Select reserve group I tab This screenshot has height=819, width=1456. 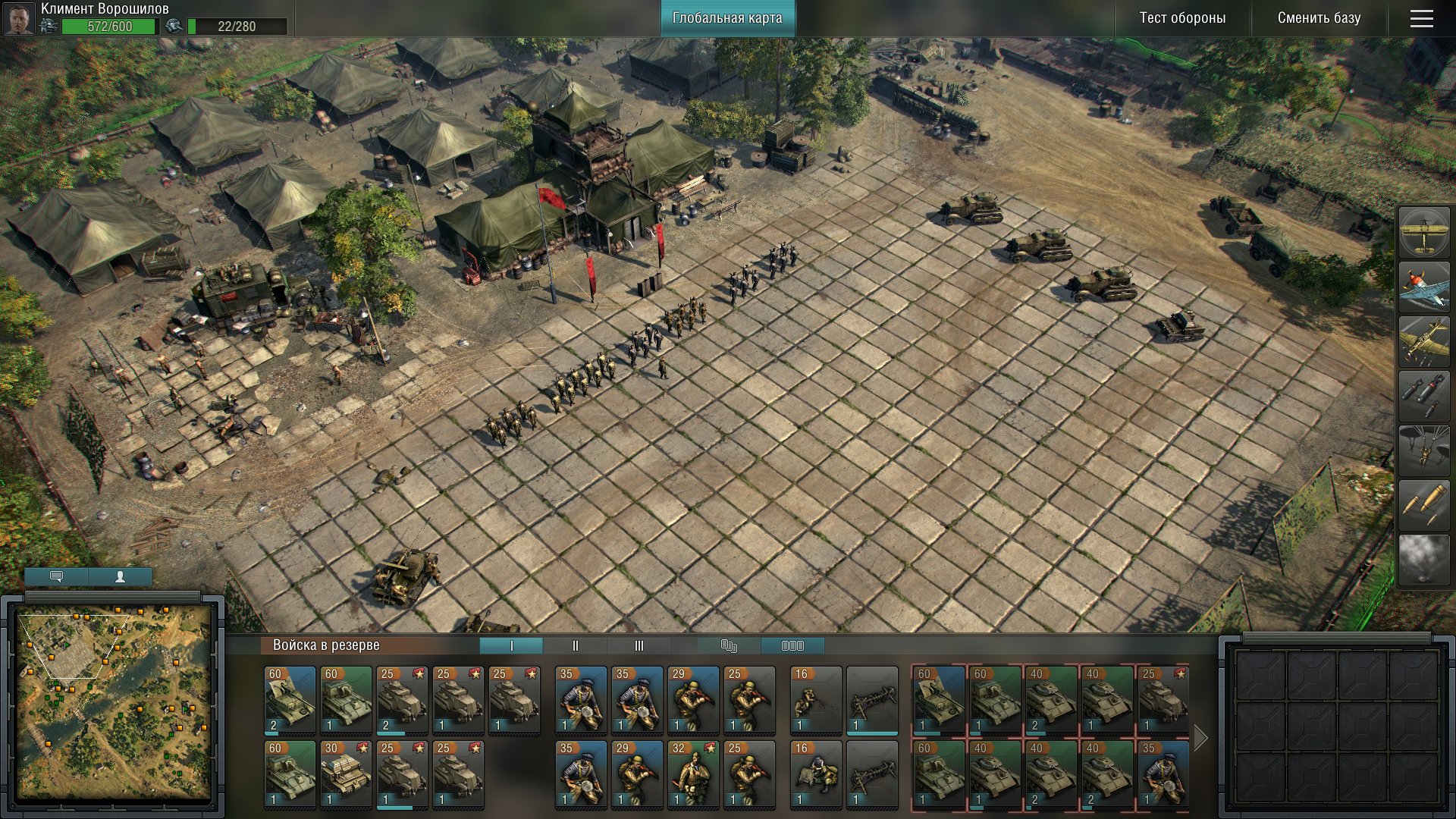click(511, 646)
